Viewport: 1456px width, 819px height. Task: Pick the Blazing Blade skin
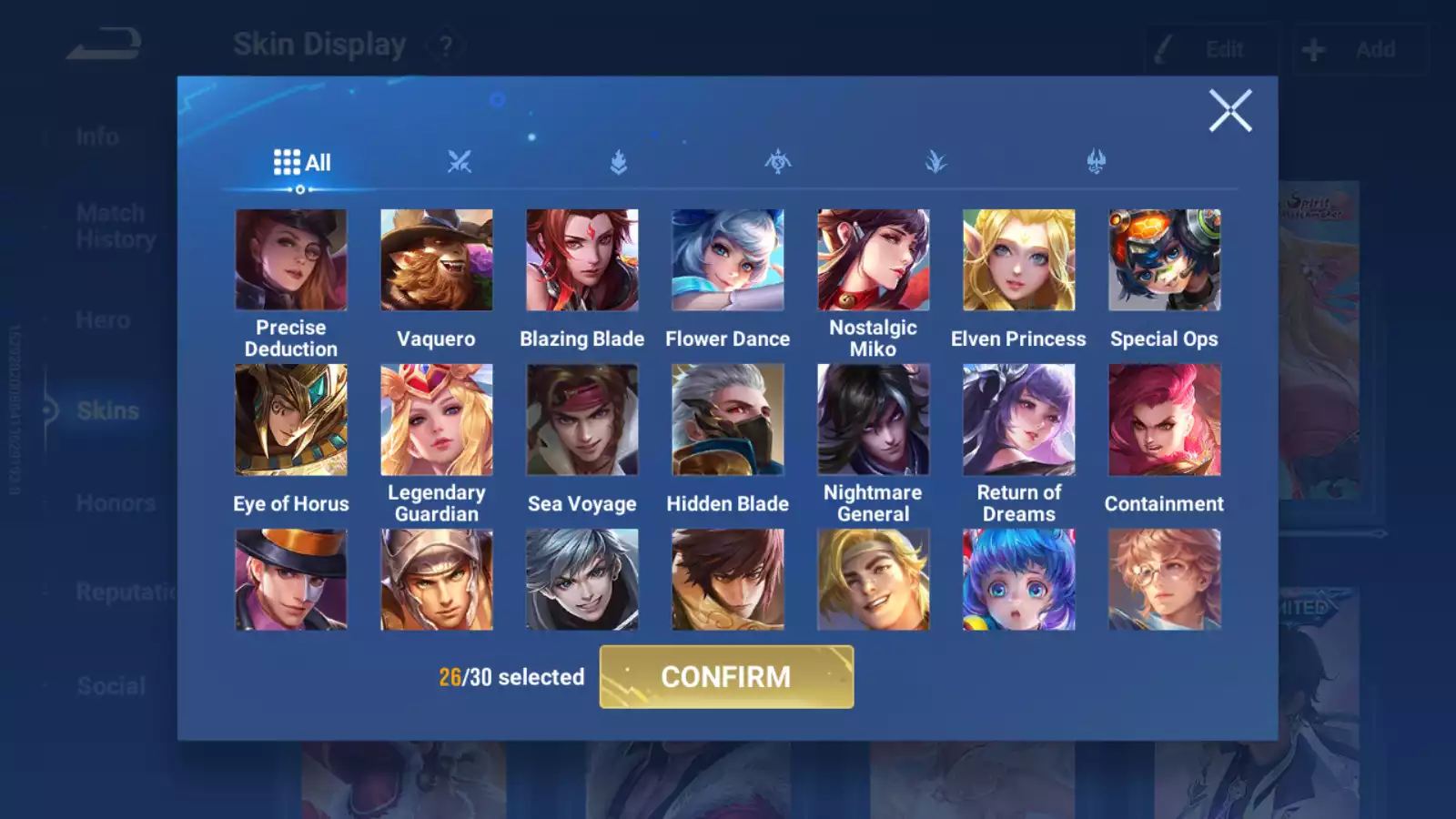582,260
